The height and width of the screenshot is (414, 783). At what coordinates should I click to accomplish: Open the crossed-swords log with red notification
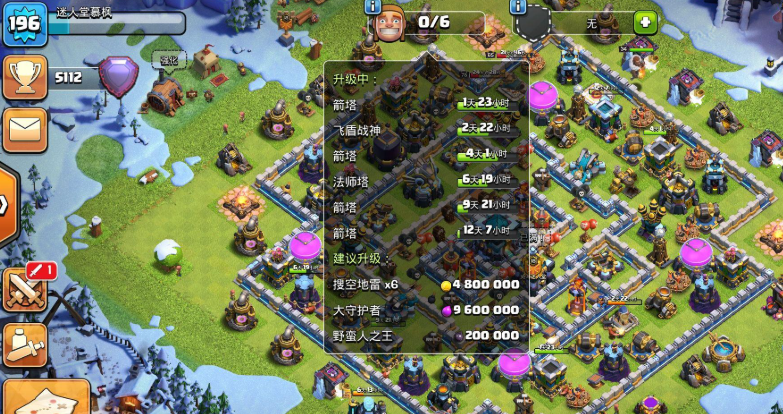tap(26, 289)
